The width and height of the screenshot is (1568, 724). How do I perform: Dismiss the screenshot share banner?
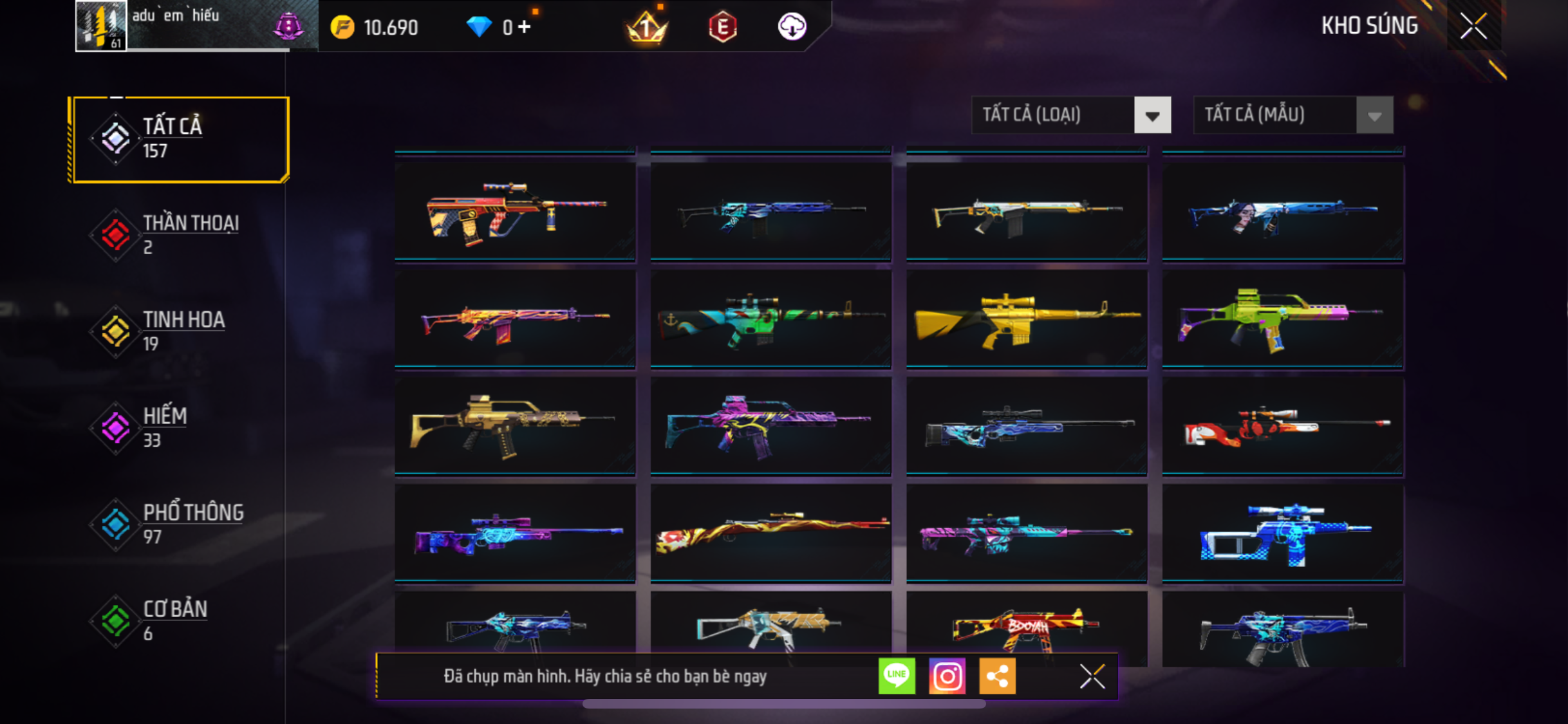(1092, 676)
